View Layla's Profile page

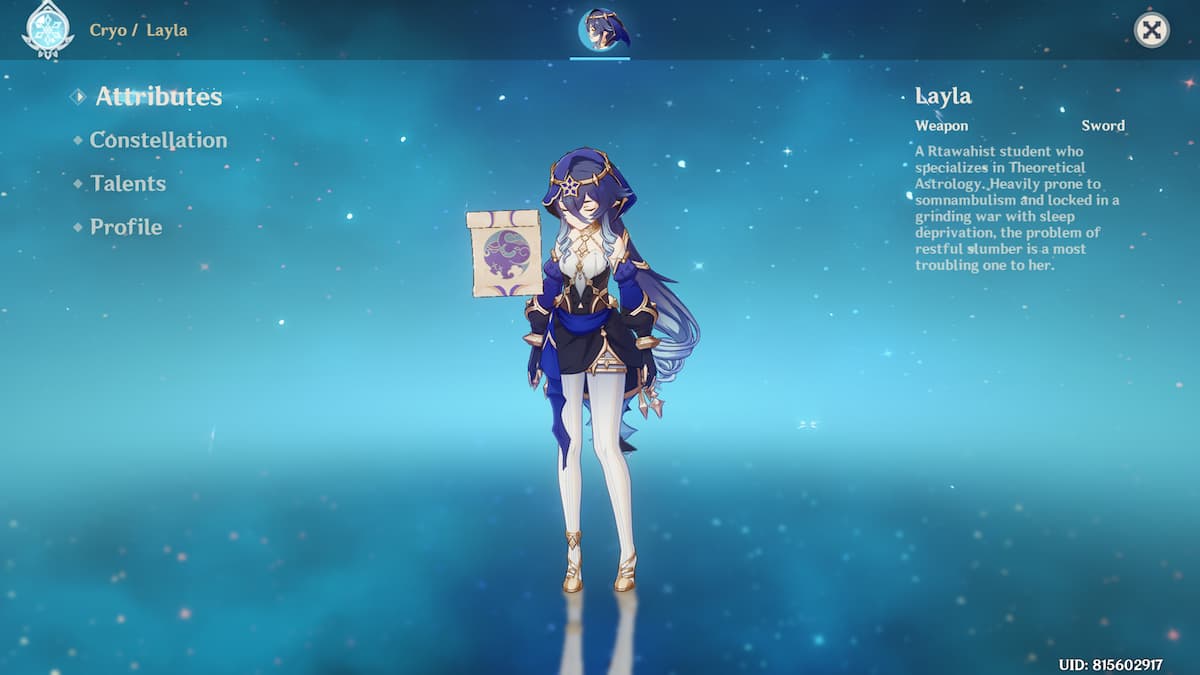pyautogui.click(x=126, y=227)
